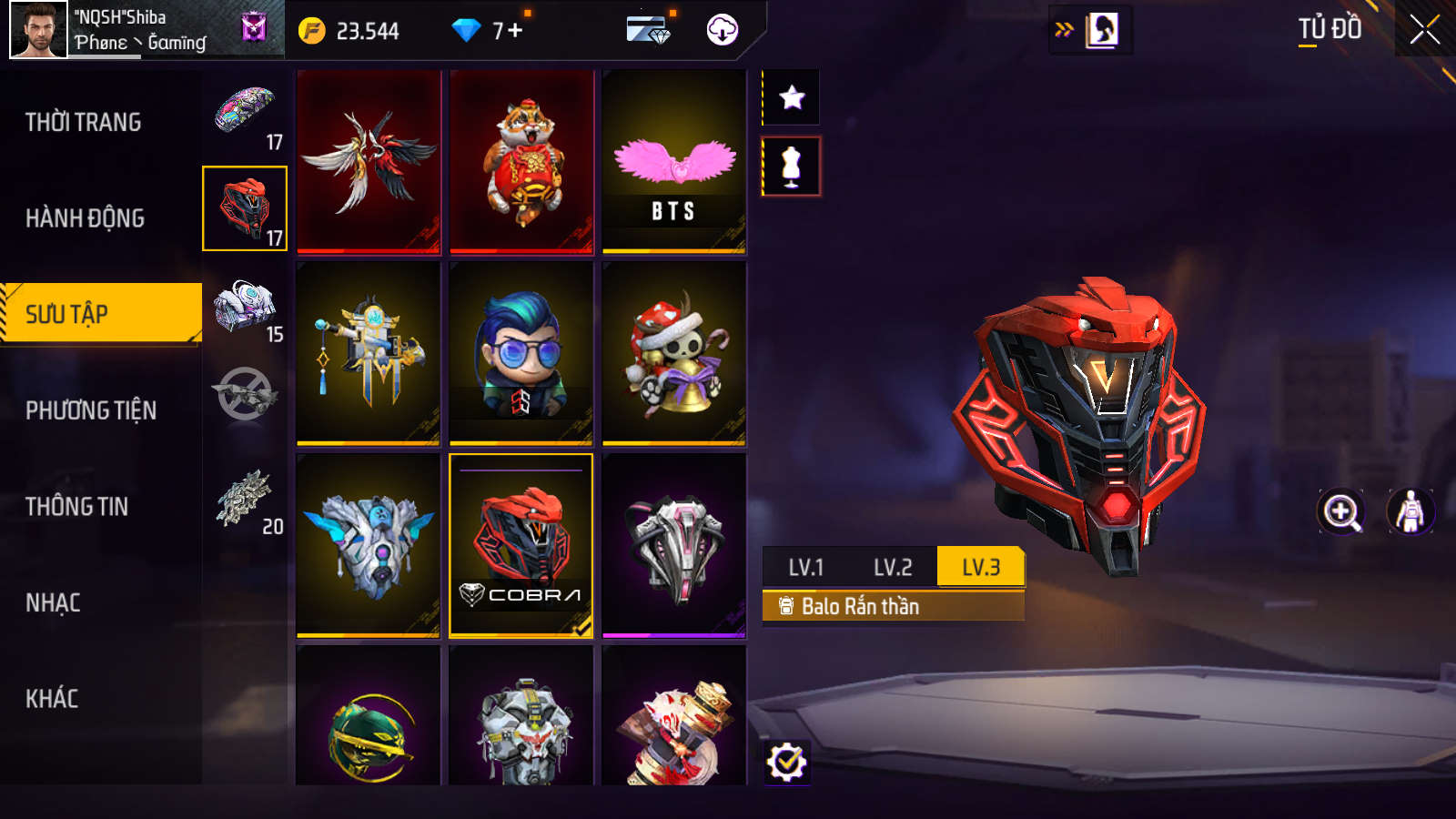This screenshot has height=819, width=1456.
Task: Switch to Hành Động tab
Action: point(85,218)
